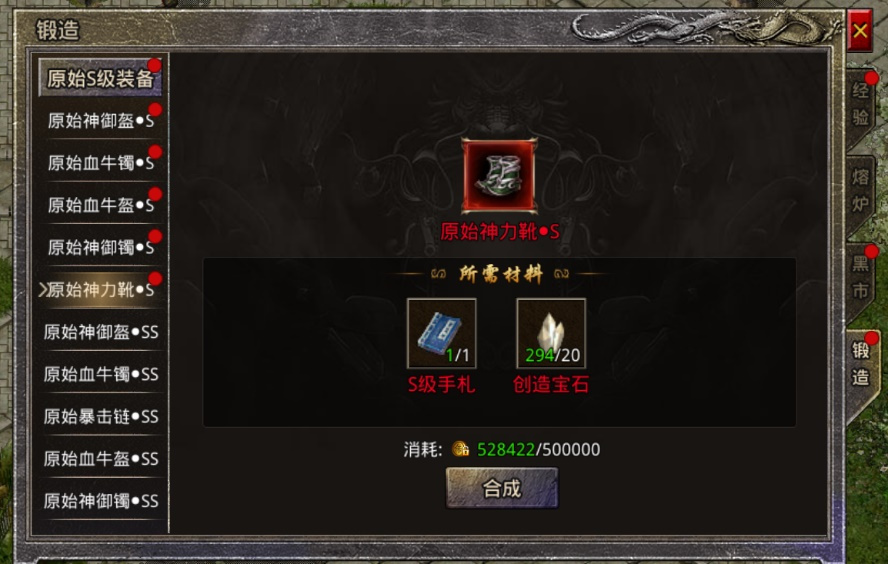Open the 熔炉 side tab
This screenshot has height=564, width=888.
click(860, 192)
